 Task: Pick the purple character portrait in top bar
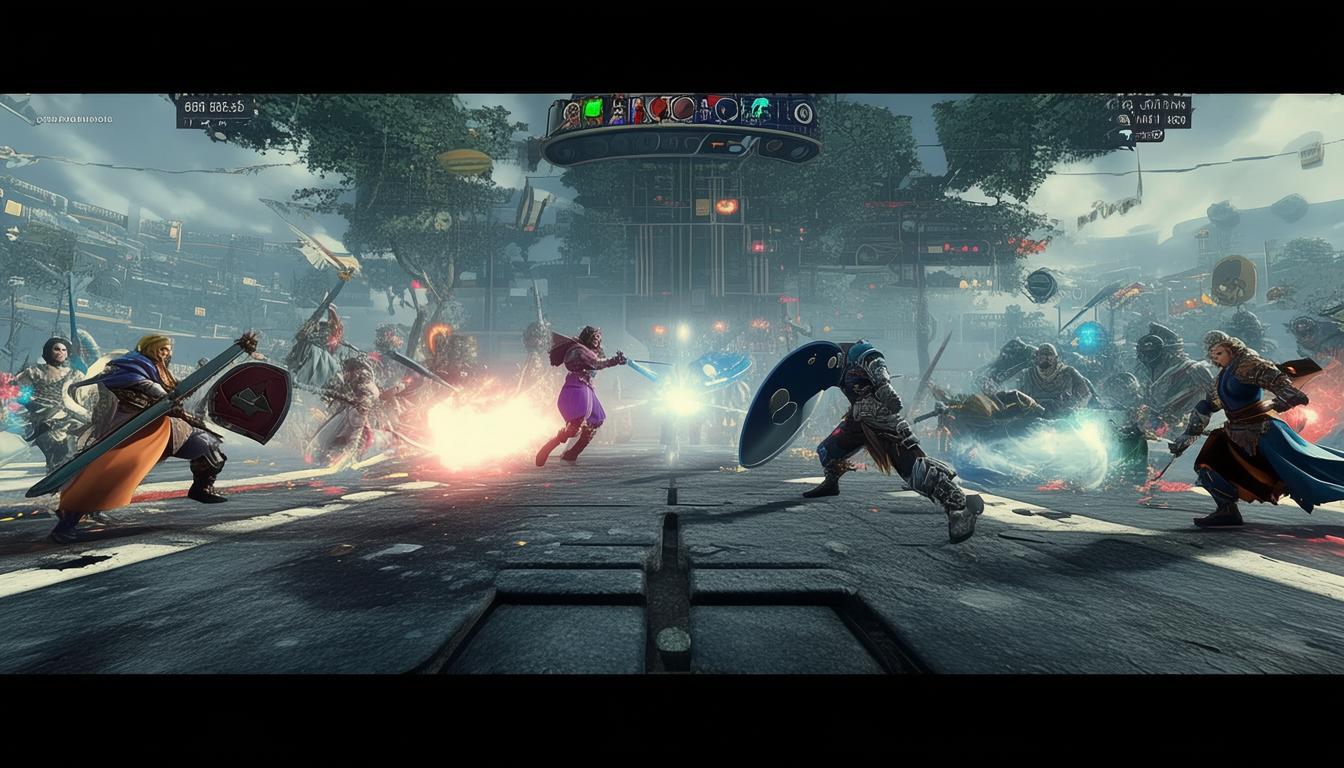coord(617,110)
